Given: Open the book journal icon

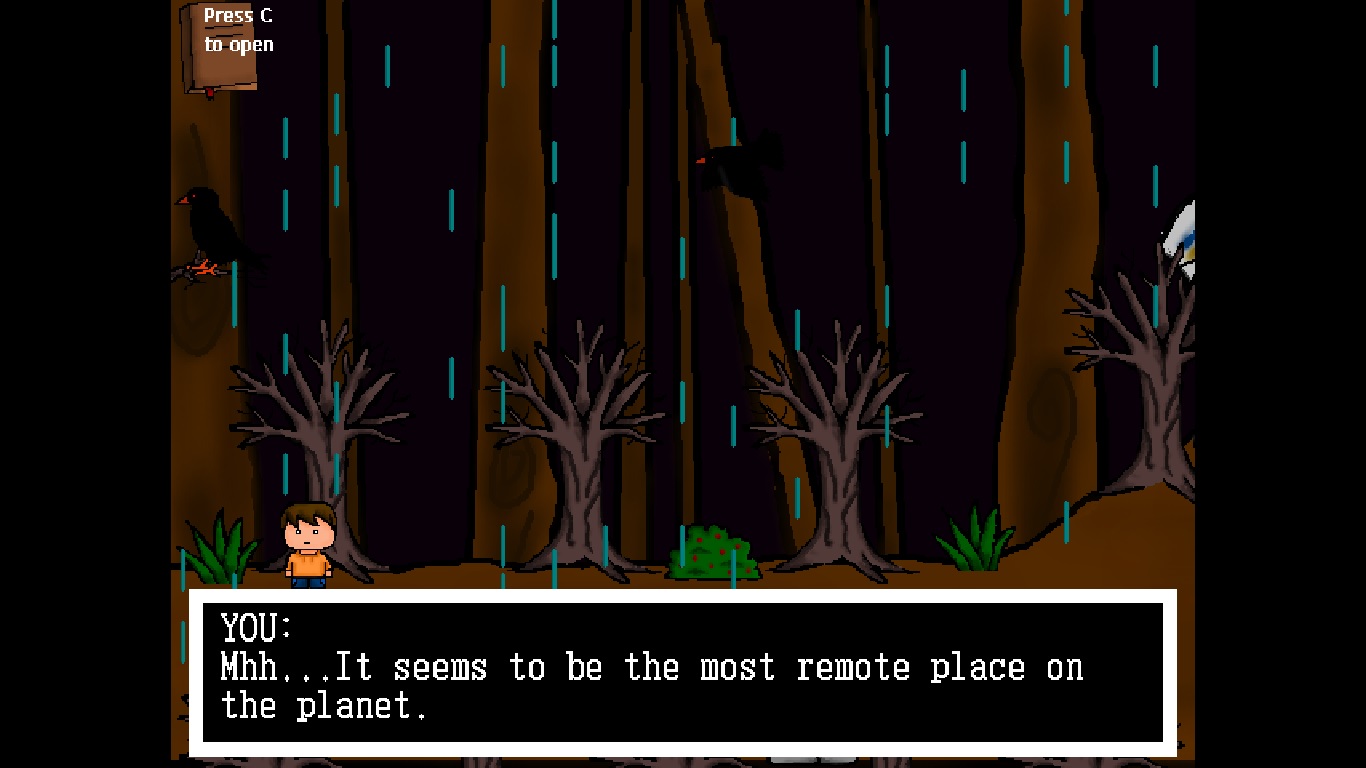Looking at the screenshot, I should coord(222,52).
